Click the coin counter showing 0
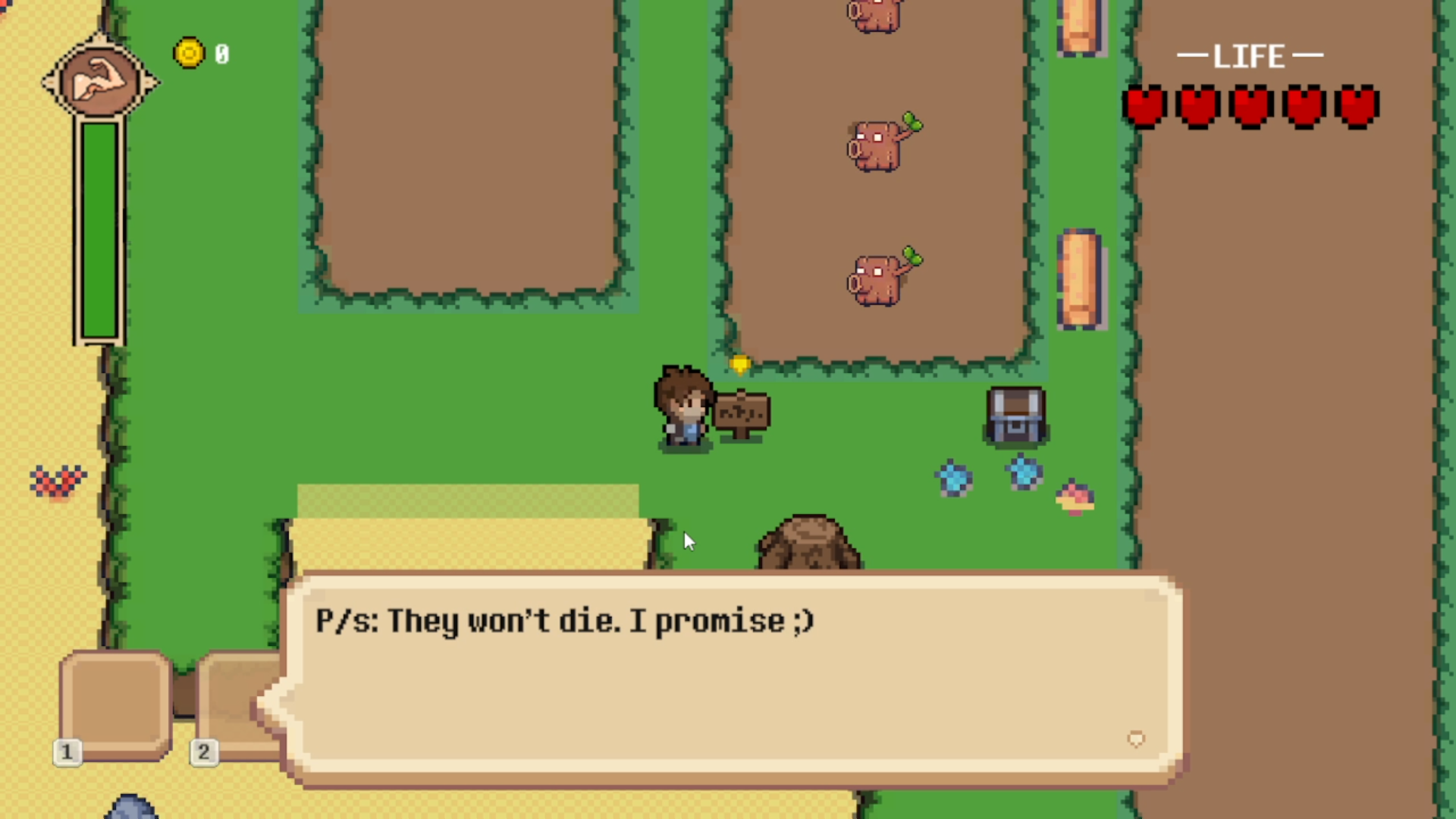Image resolution: width=1456 pixels, height=819 pixels. pyautogui.click(x=221, y=53)
